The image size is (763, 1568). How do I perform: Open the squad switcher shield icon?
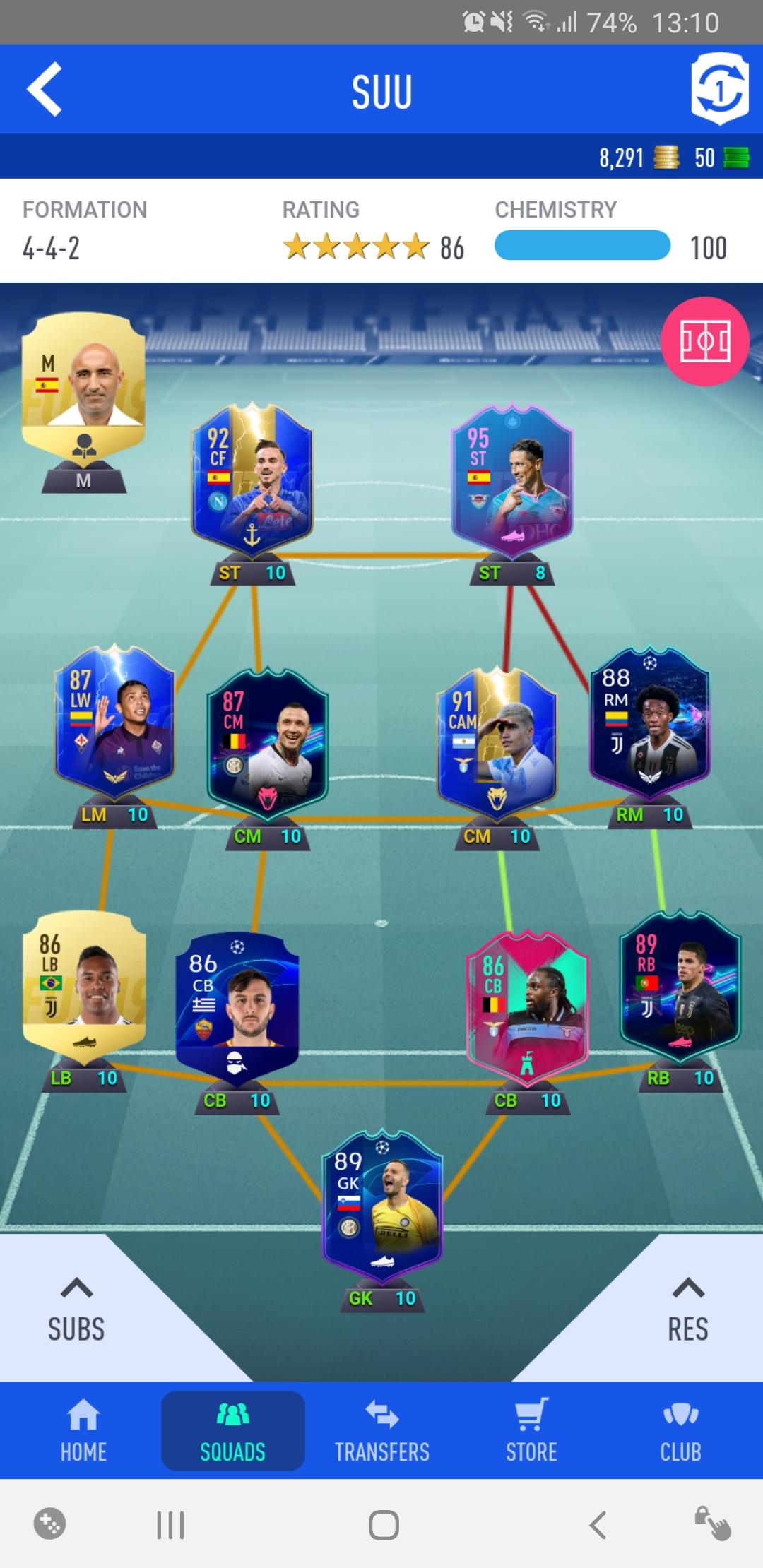coord(718,90)
